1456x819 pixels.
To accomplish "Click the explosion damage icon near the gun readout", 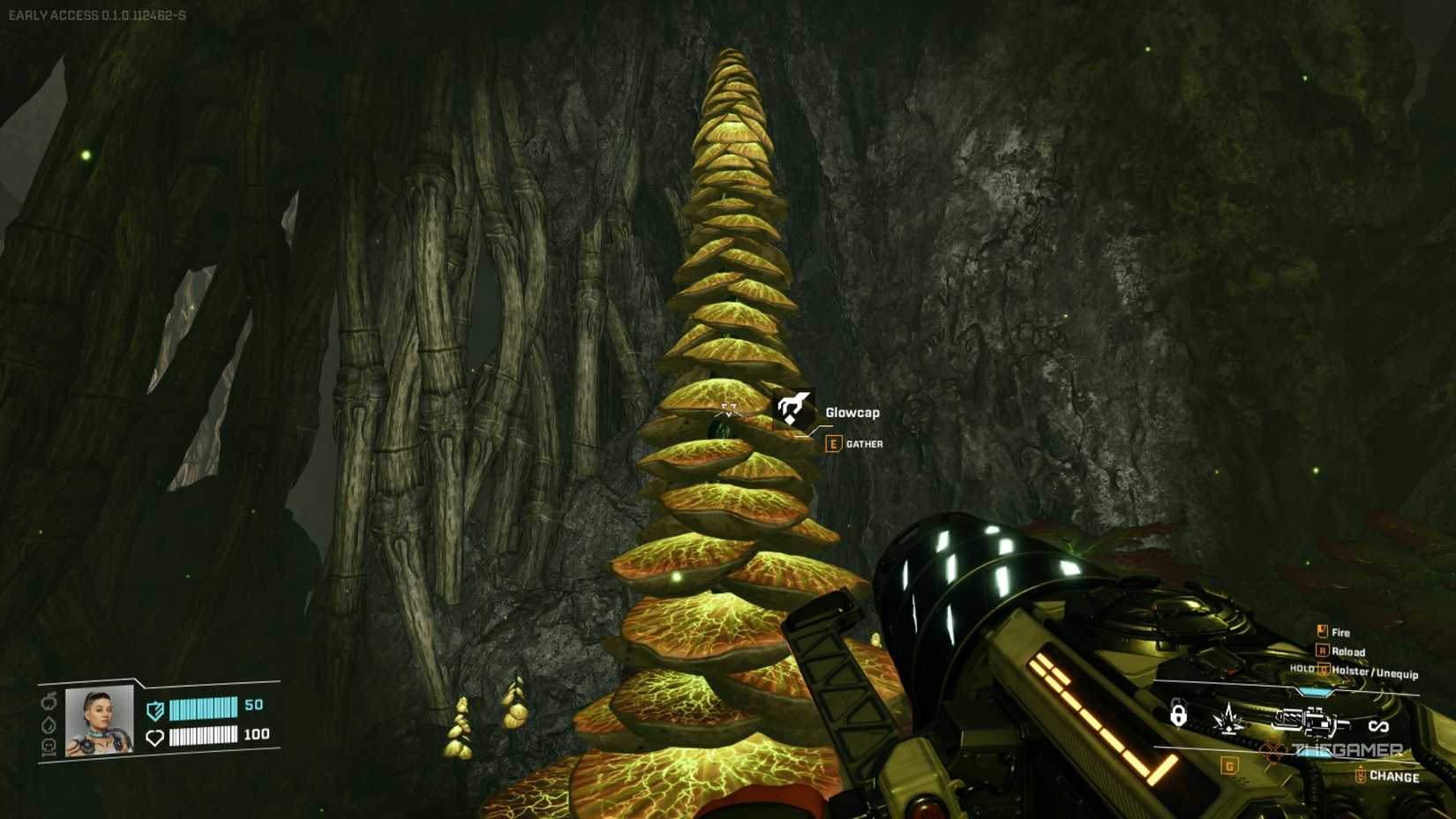I will tap(1228, 719).
